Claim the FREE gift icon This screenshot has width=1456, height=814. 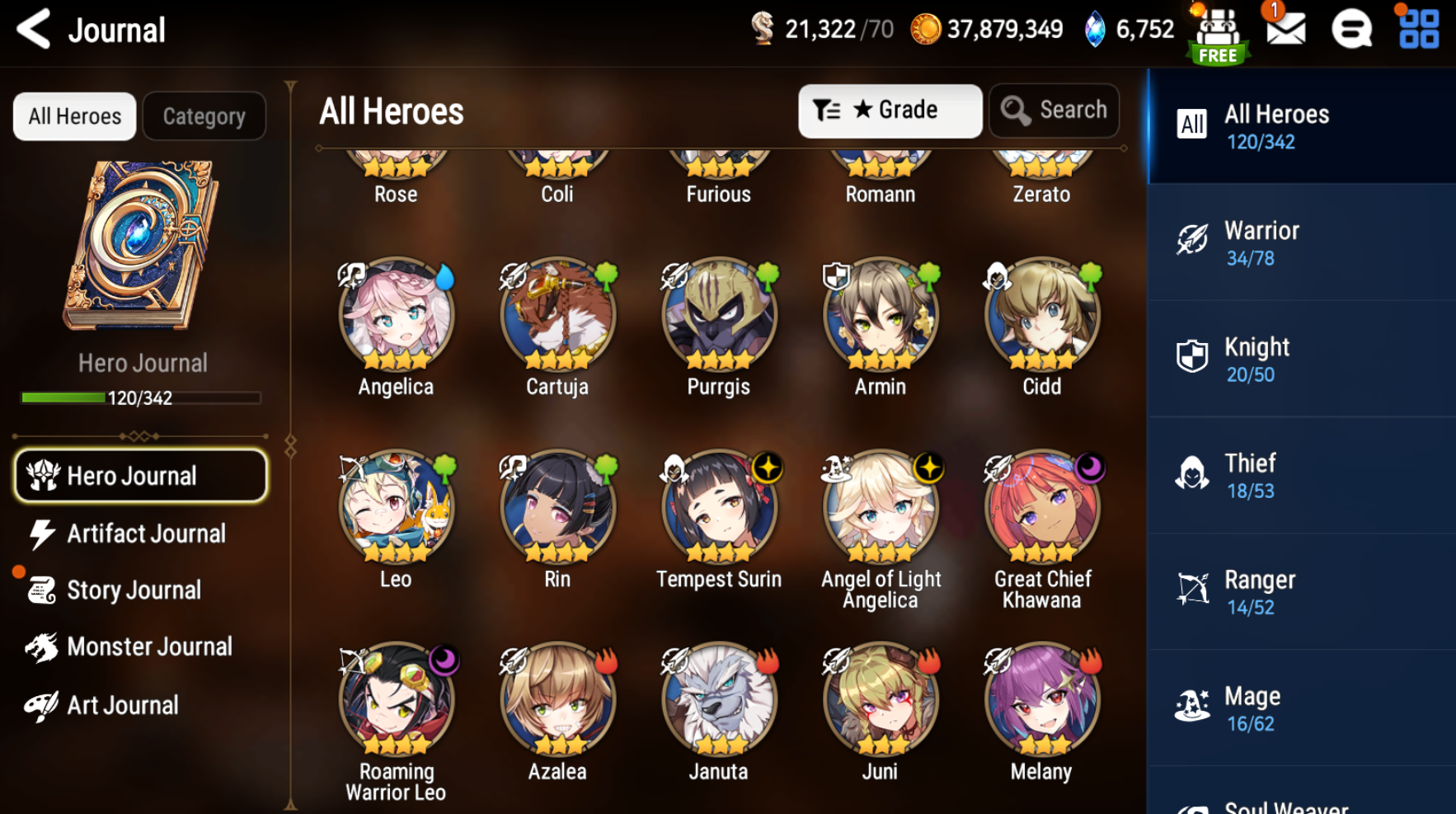(x=1218, y=35)
